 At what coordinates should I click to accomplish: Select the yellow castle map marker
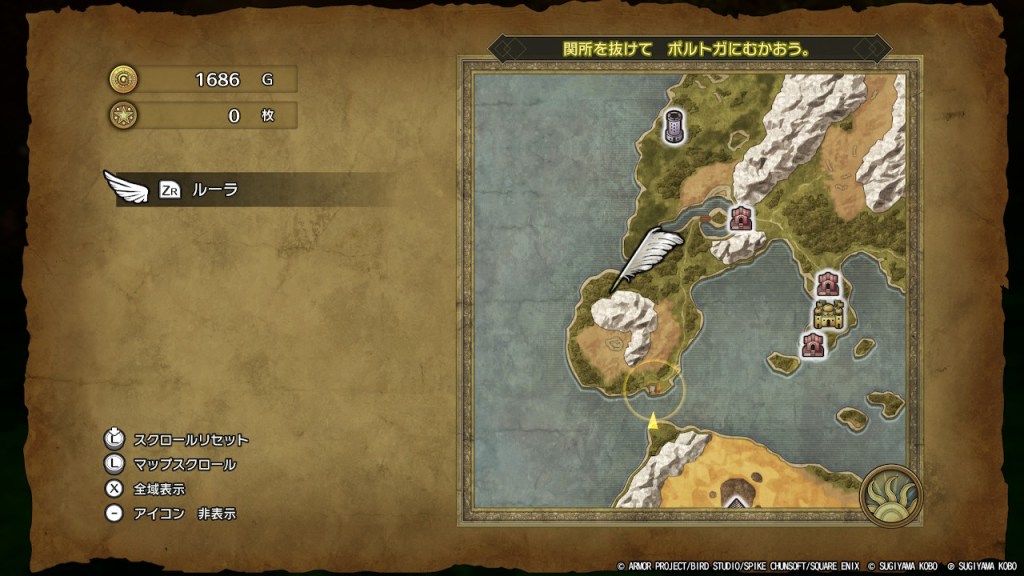829,315
